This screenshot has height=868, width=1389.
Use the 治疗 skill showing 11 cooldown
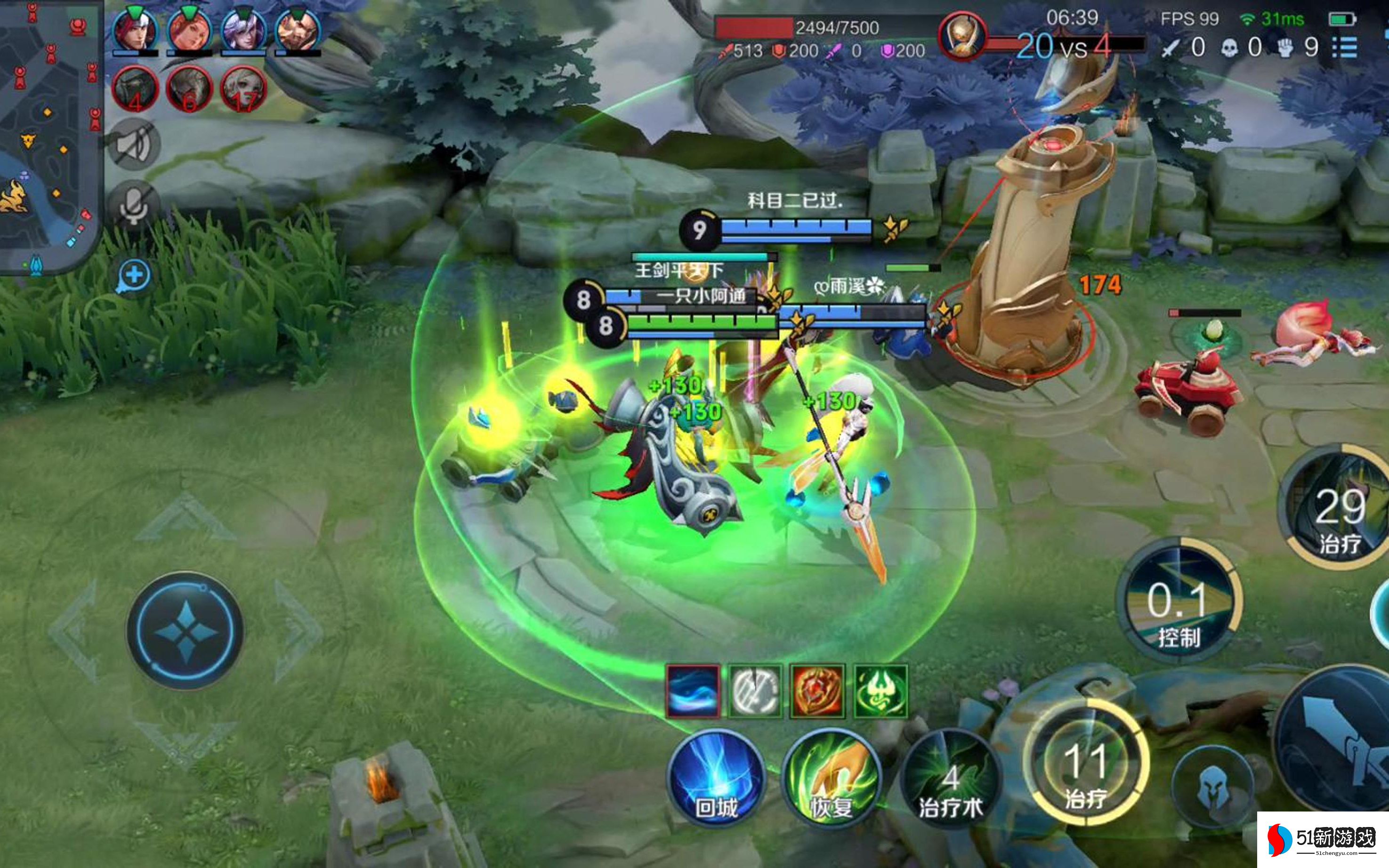pos(1085,766)
